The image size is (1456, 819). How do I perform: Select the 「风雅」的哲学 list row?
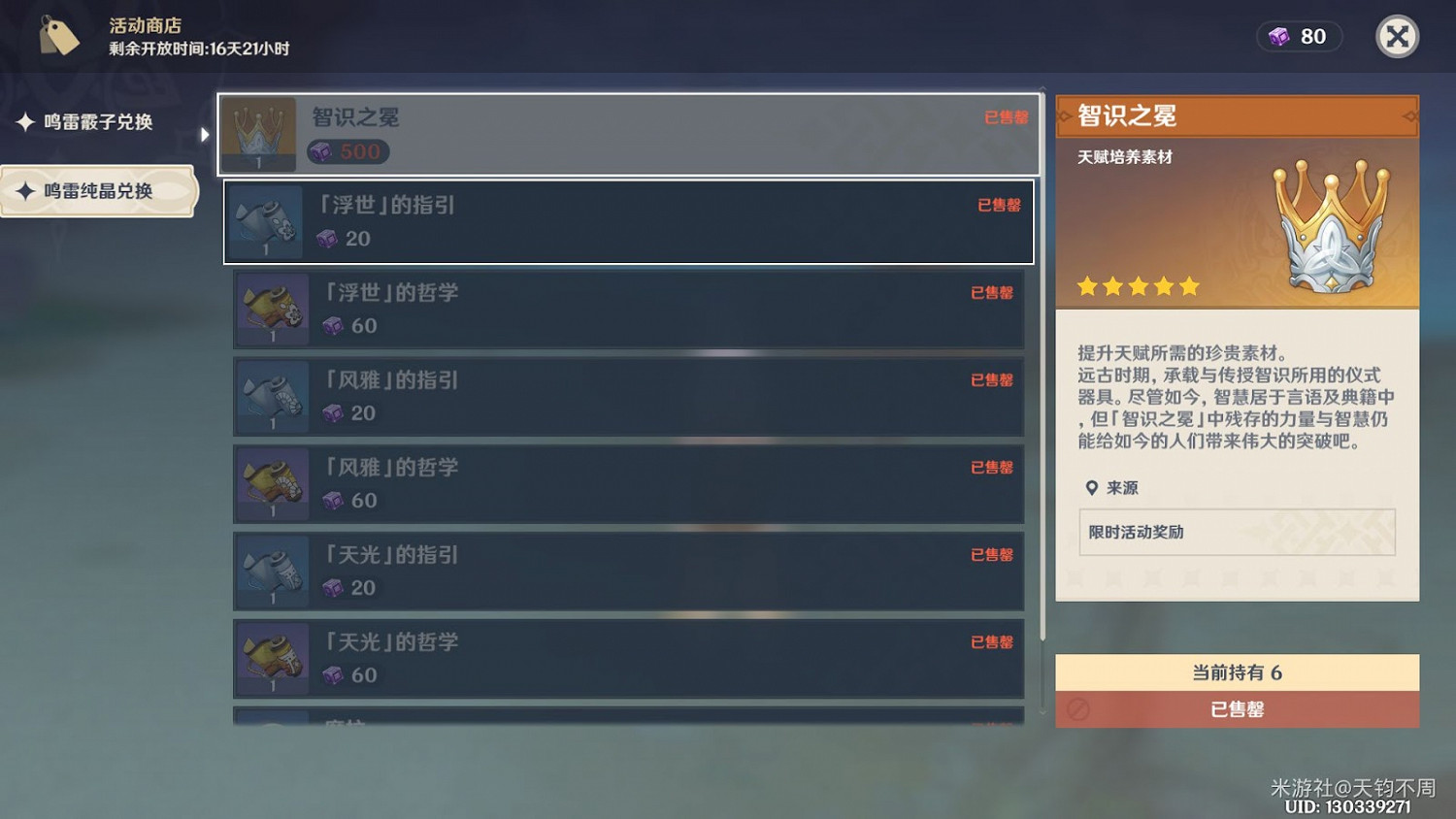pos(629,483)
